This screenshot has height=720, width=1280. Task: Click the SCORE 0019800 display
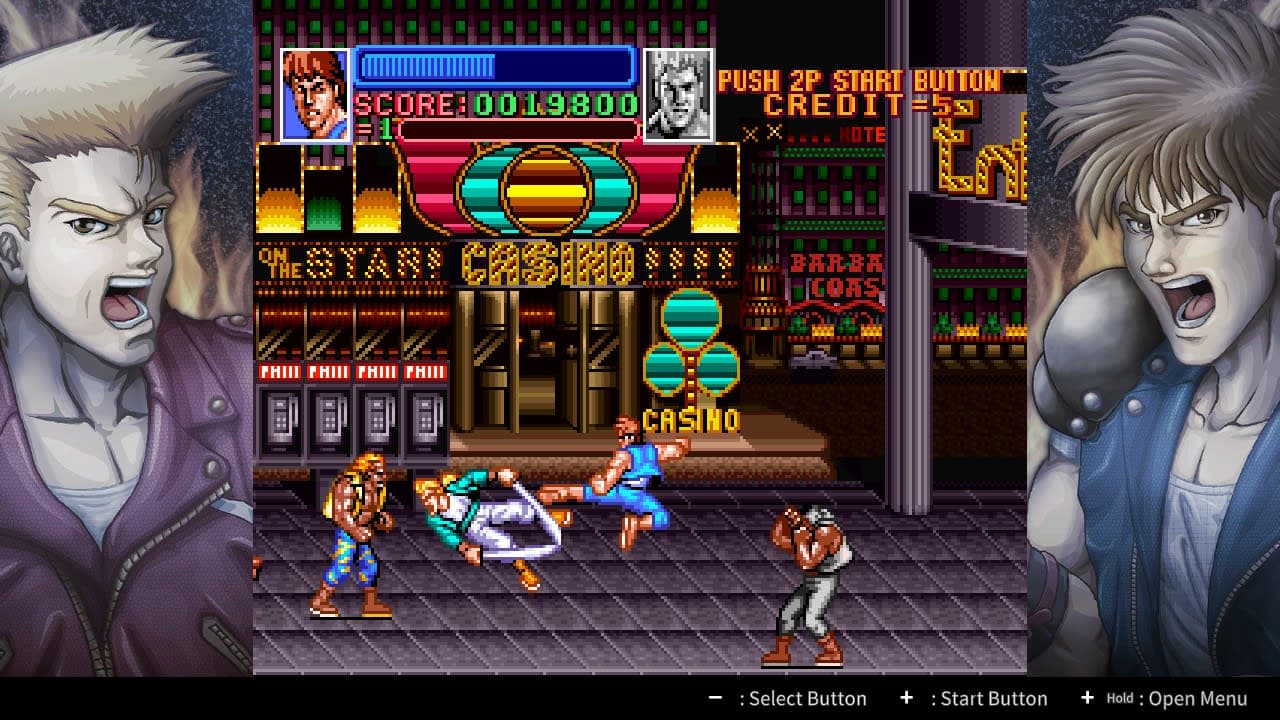point(495,104)
